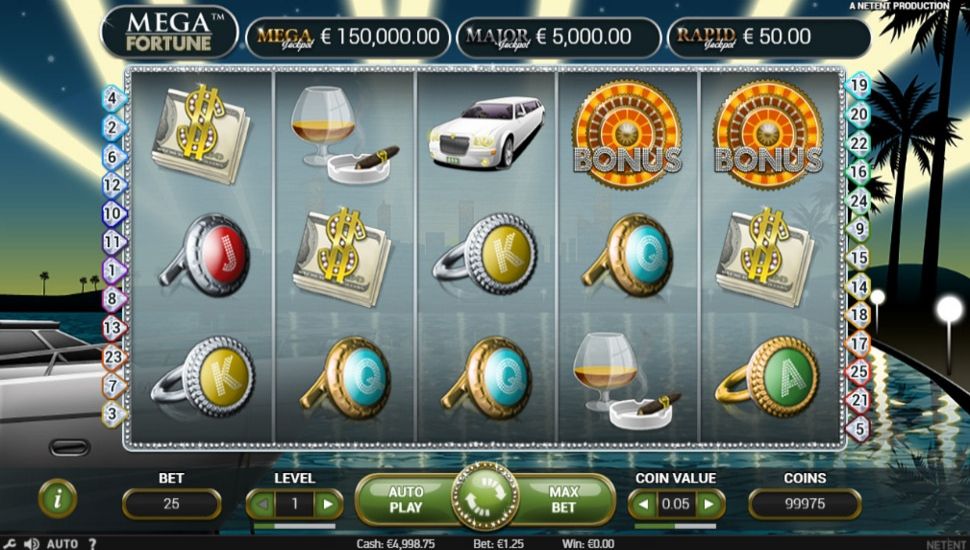Image resolution: width=970 pixels, height=550 pixels.
Task: Open the wrench settings icon
Action: 9,543
